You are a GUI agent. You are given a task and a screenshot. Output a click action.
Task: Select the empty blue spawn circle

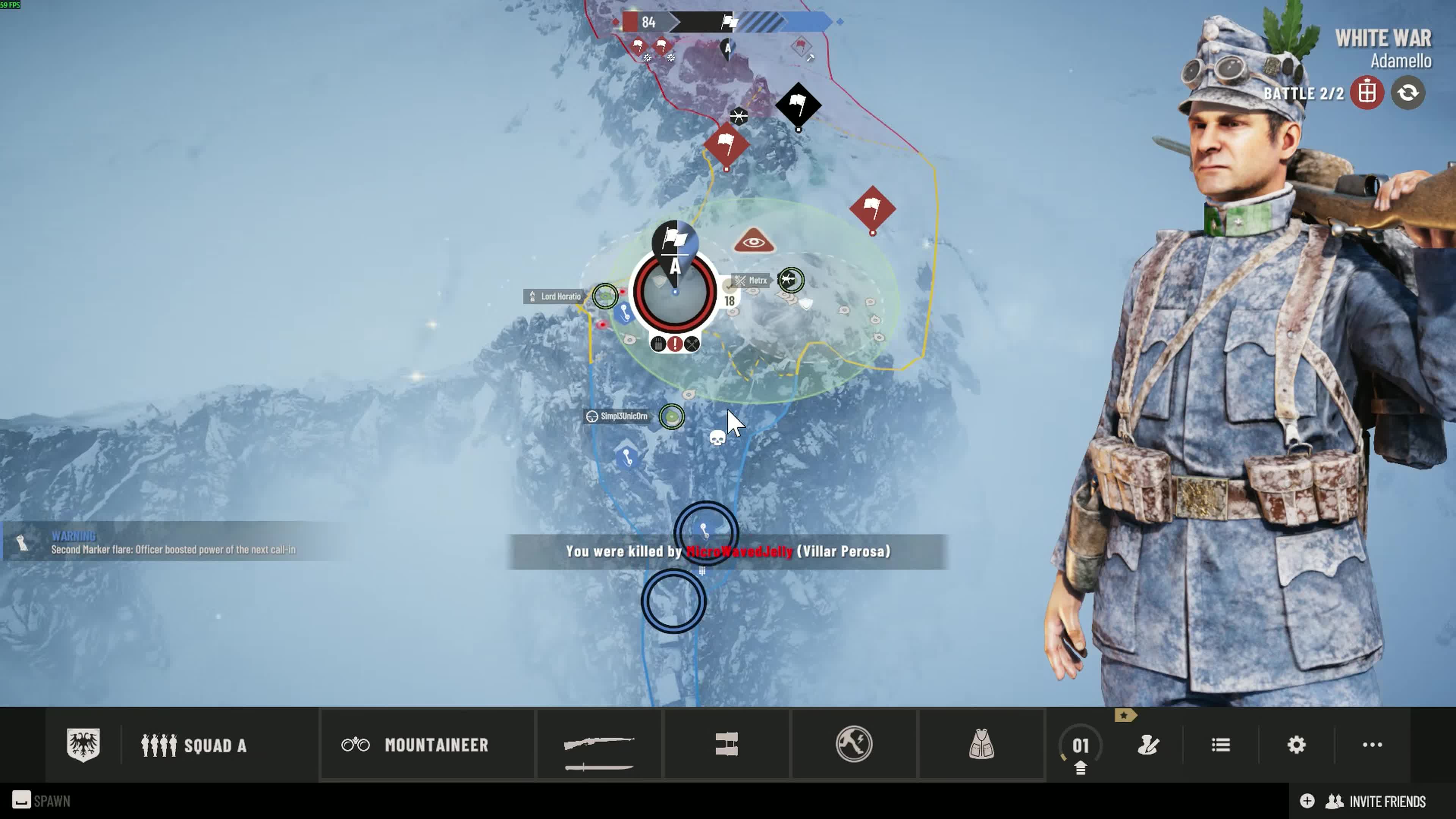click(673, 601)
